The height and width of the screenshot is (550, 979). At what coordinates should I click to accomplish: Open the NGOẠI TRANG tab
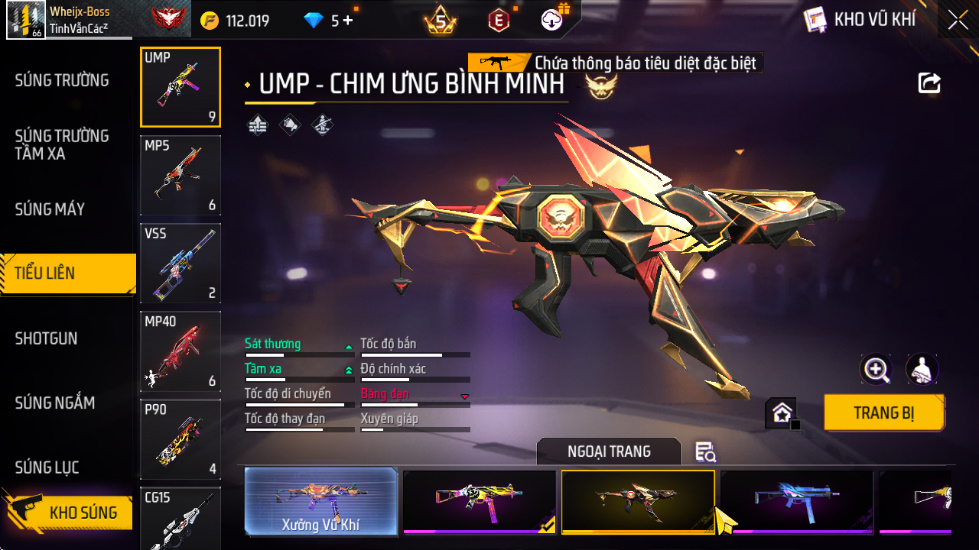(608, 452)
